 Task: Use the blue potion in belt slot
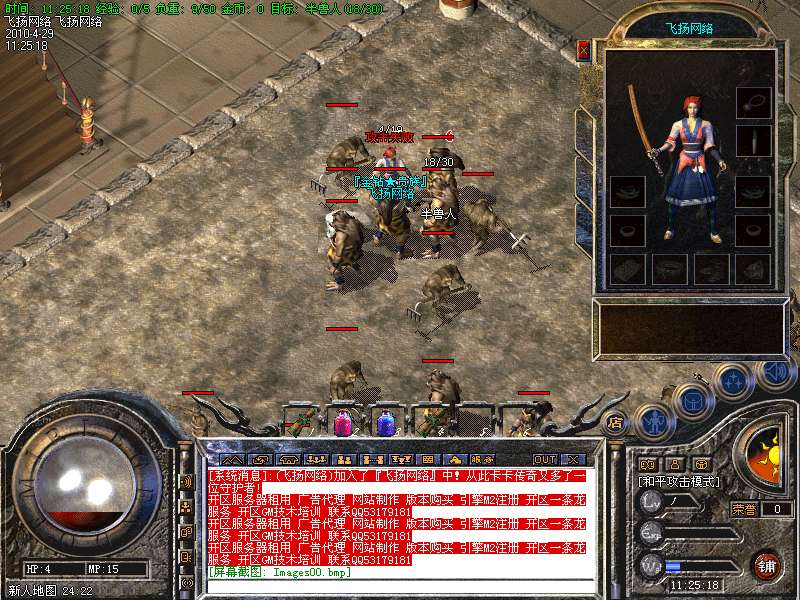click(387, 421)
